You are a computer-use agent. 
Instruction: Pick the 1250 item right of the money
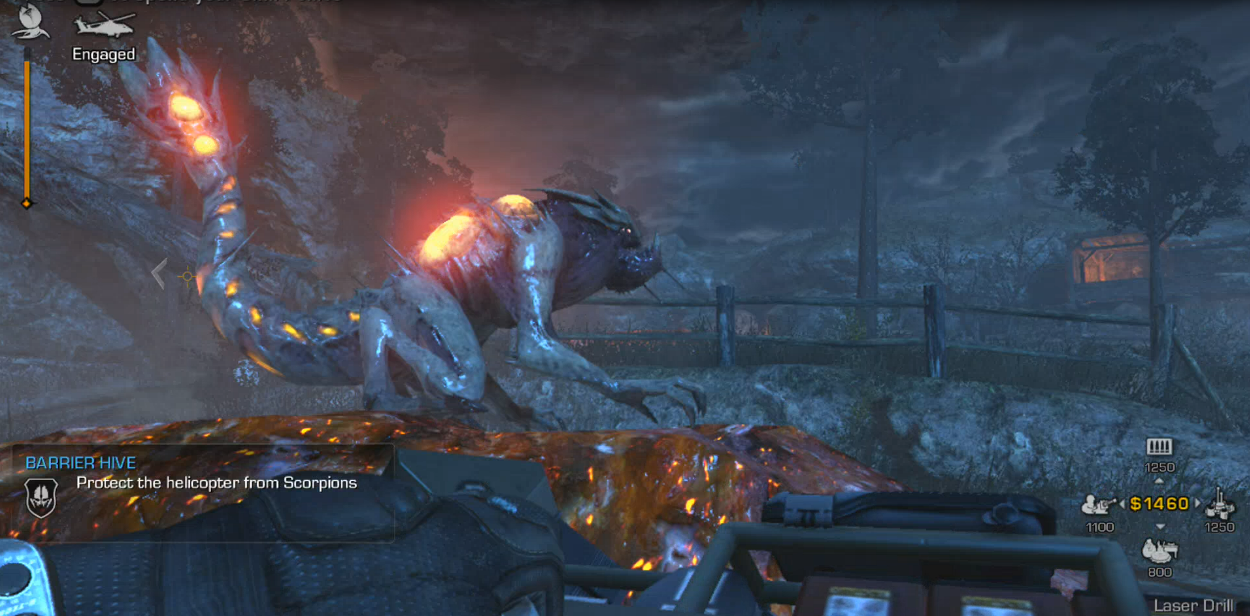[1219, 503]
